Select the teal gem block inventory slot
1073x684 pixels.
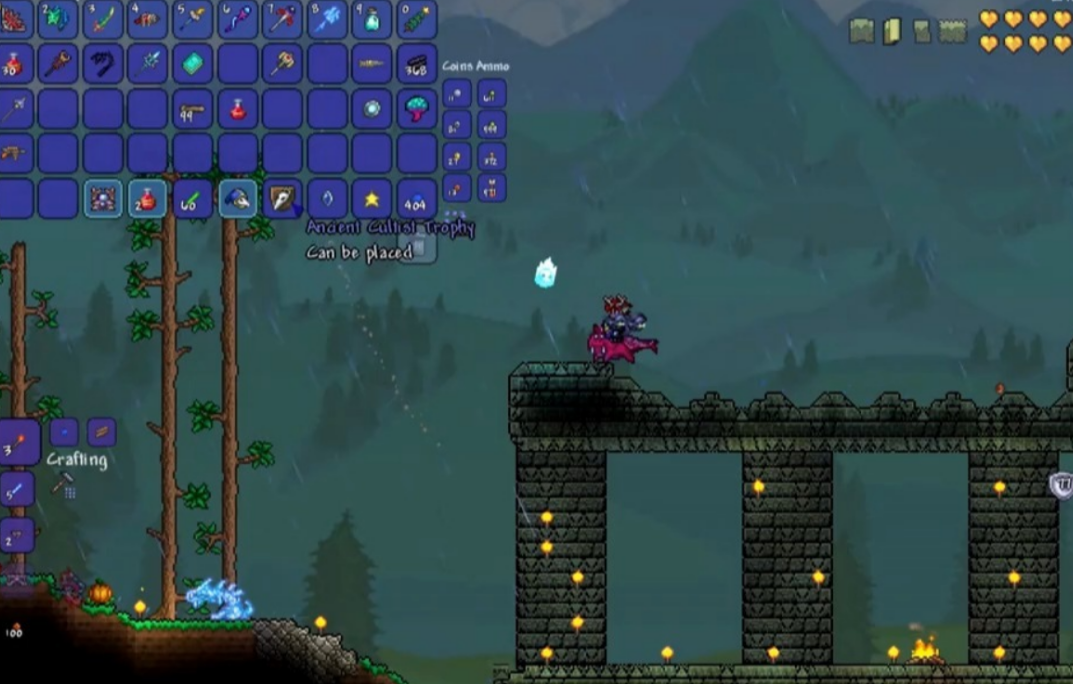coord(192,64)
